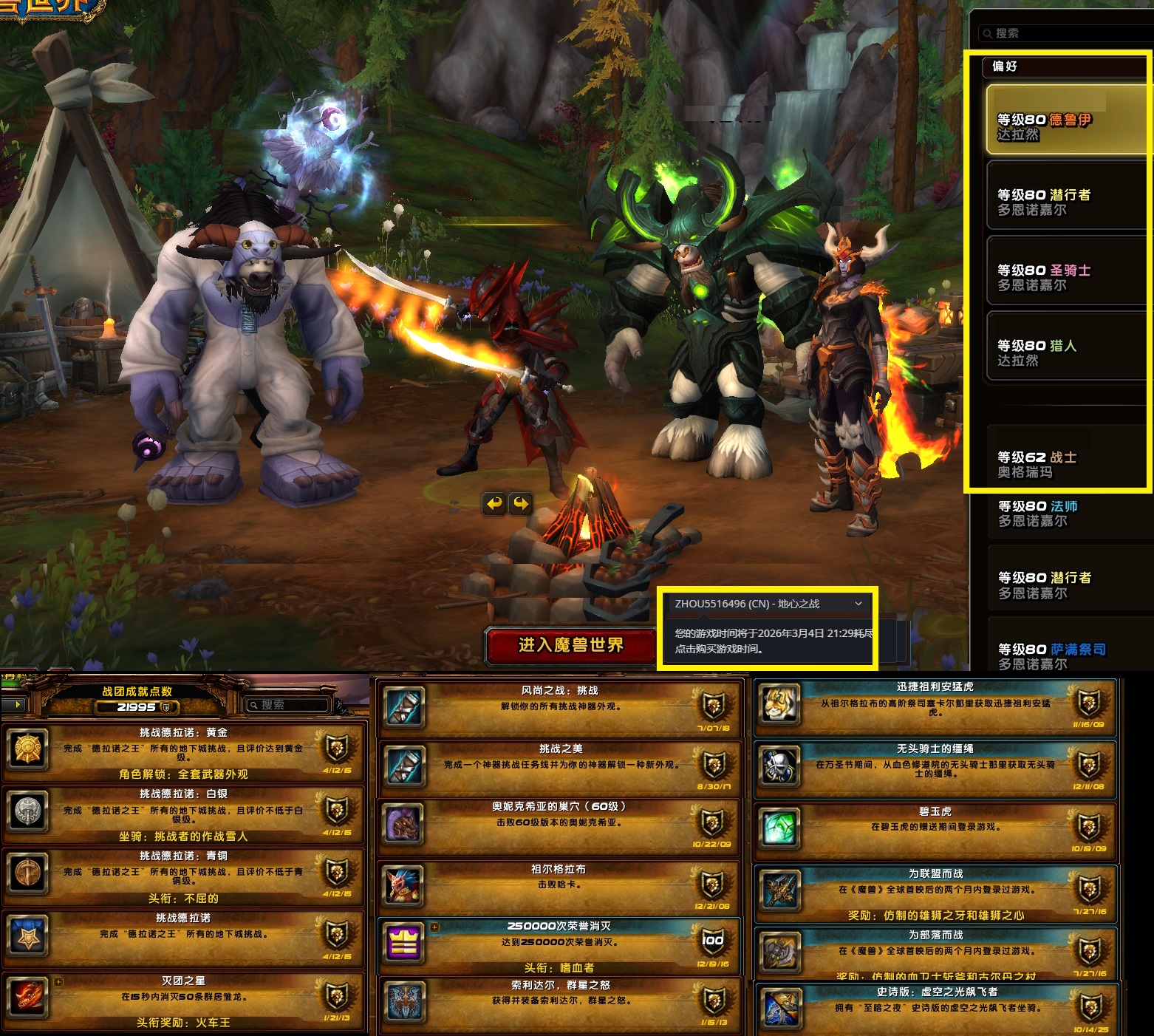
Task: Click the achievement search box
Action: [x=290, y=705]
